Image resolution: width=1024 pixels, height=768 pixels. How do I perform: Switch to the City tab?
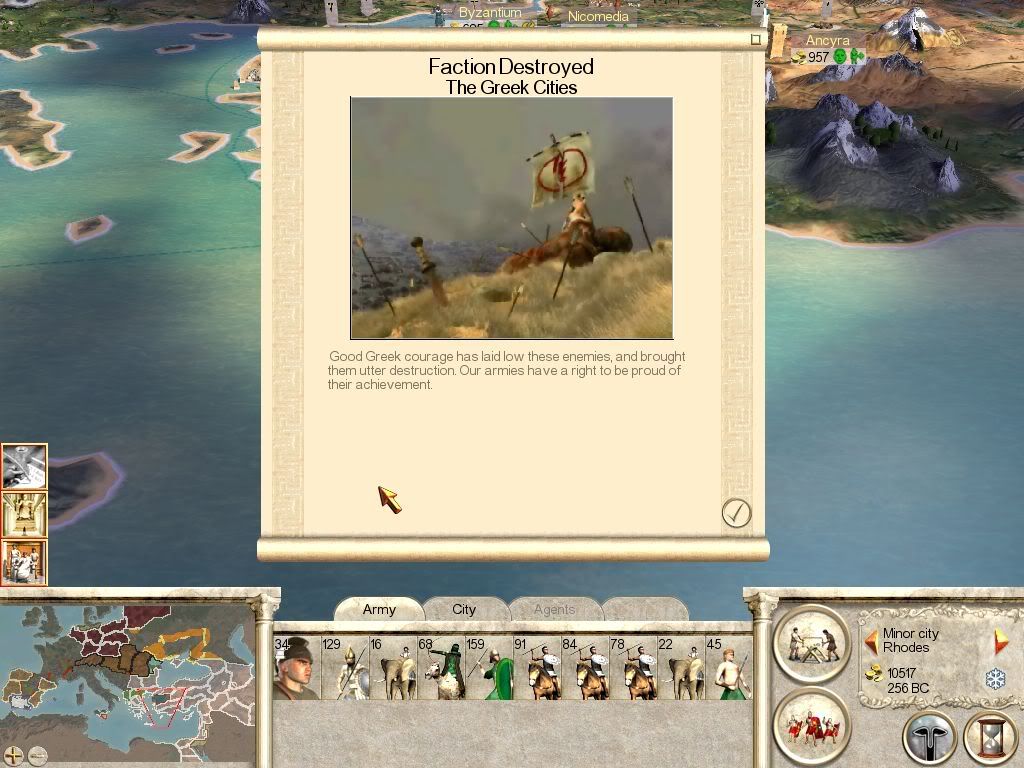(464, 609)
